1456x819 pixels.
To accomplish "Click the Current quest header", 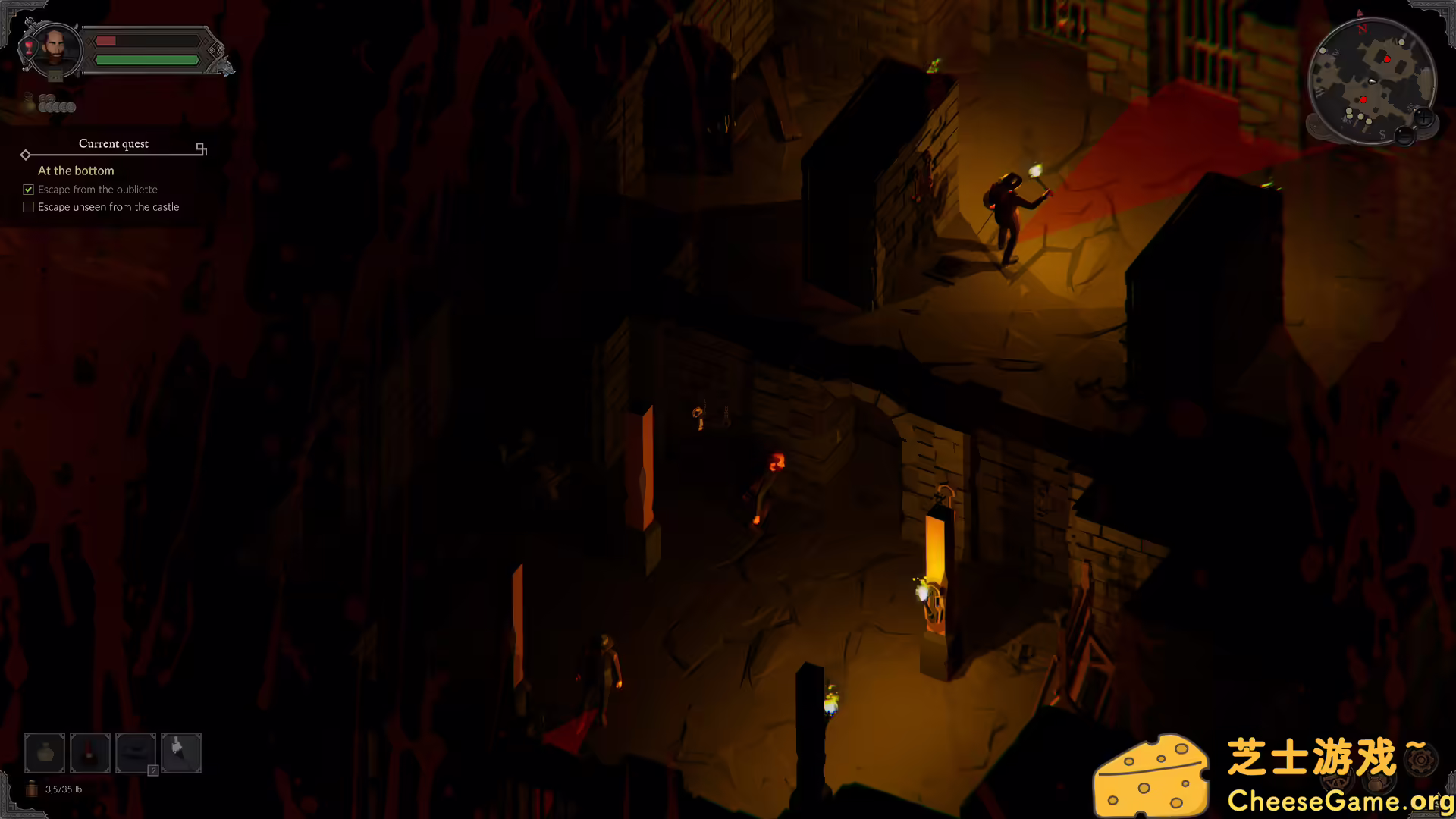I will tap(114, 144).
